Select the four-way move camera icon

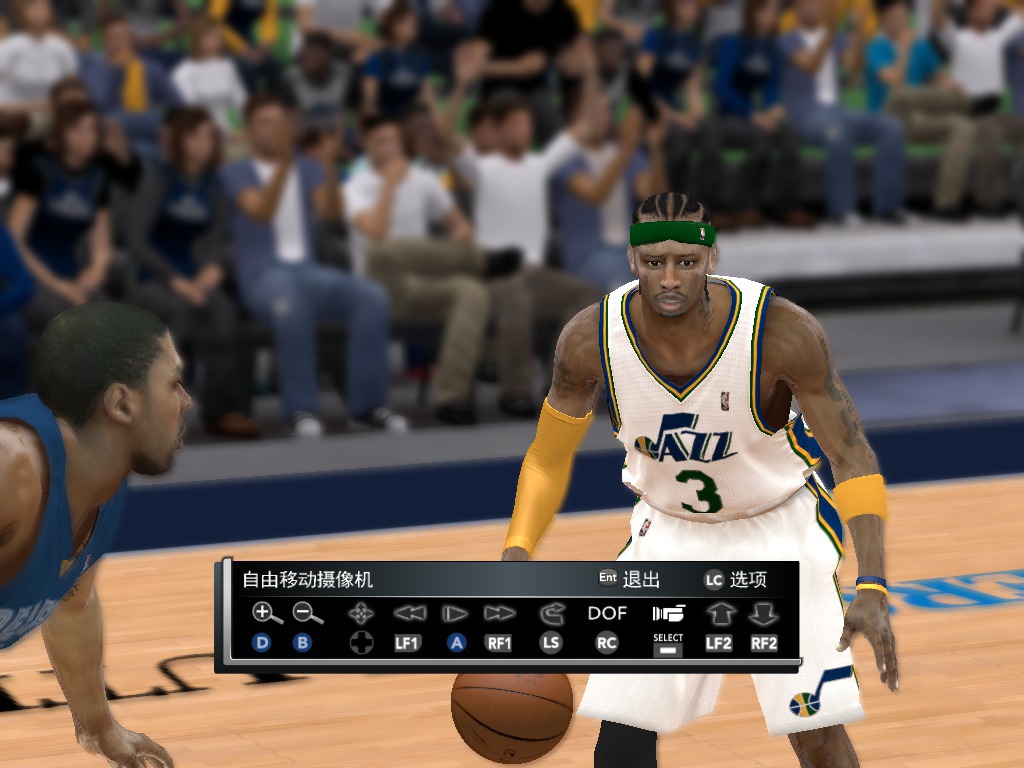click(361, 613)
